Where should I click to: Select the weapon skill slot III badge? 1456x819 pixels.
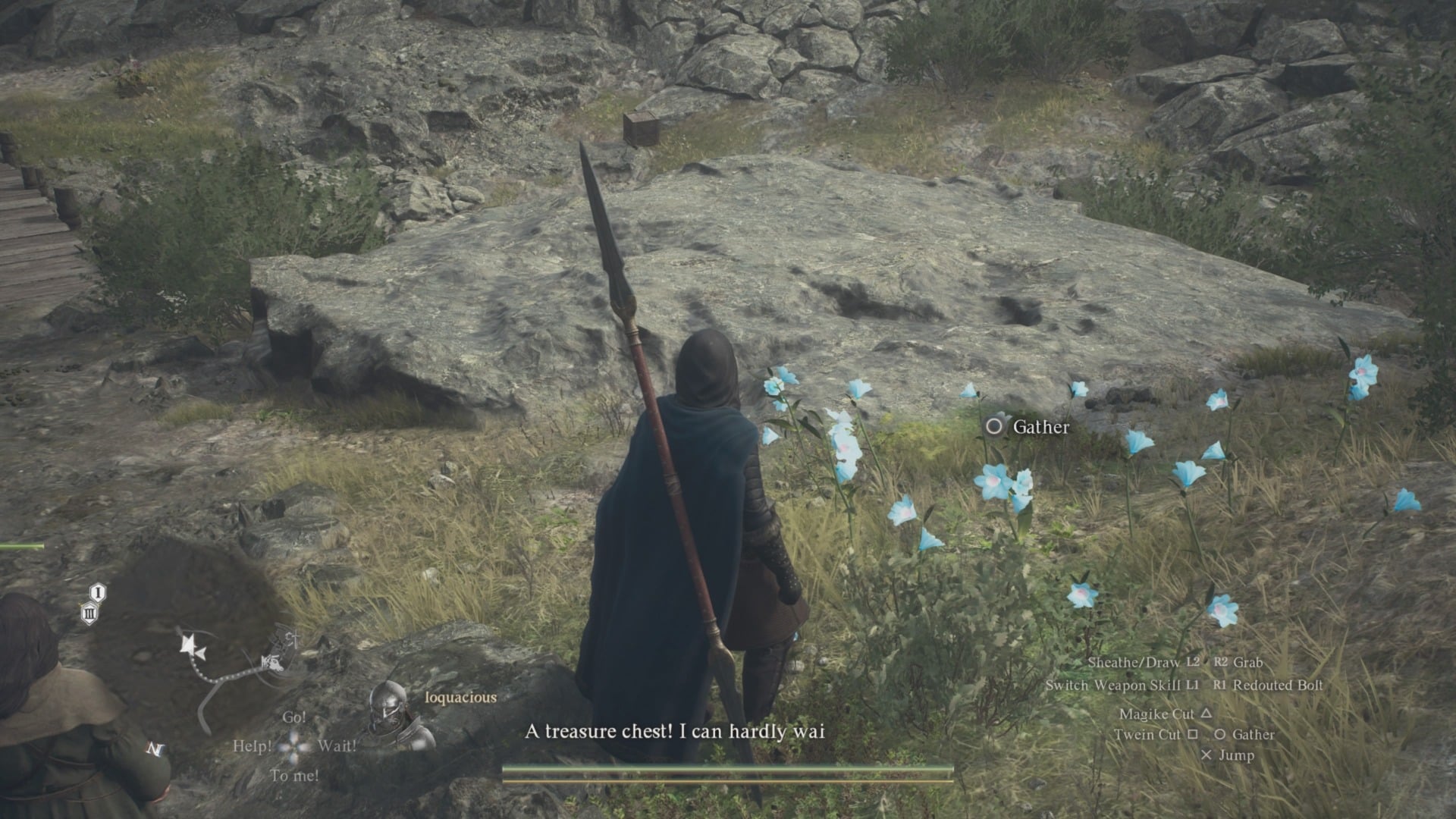(x=89, y=613)
